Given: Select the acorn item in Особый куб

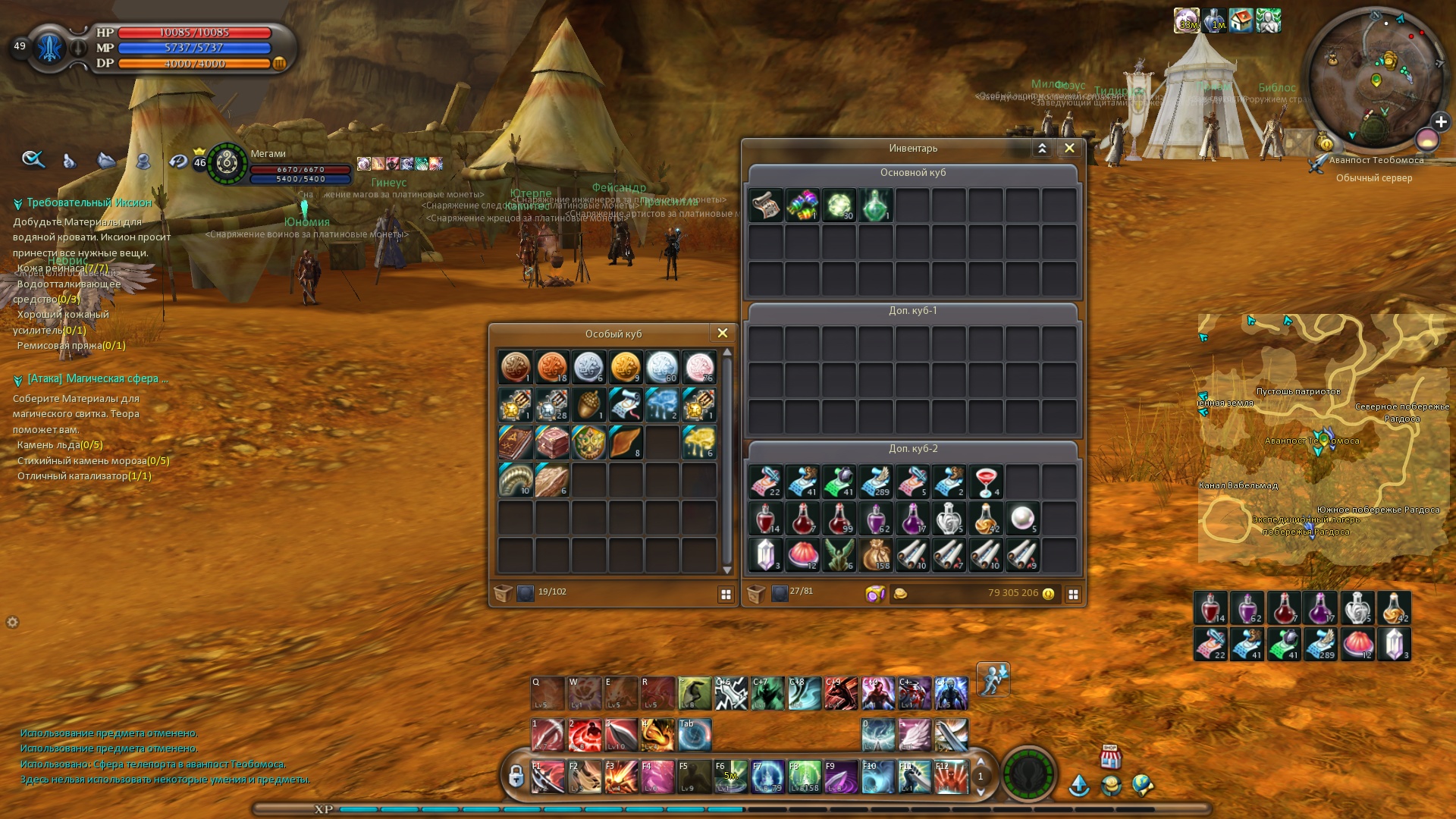Looking at the screenshot, I should [588, 405].
